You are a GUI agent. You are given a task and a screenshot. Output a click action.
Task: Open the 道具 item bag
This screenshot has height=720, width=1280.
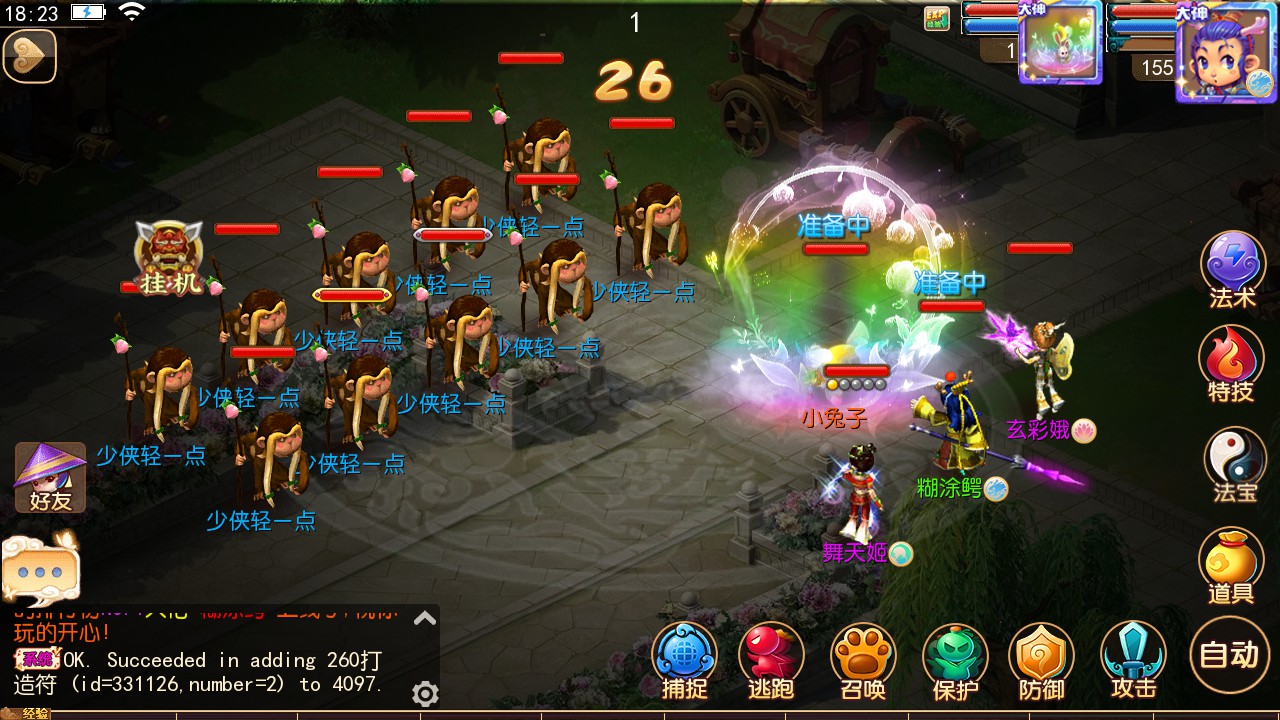[x=1231, y=565]
